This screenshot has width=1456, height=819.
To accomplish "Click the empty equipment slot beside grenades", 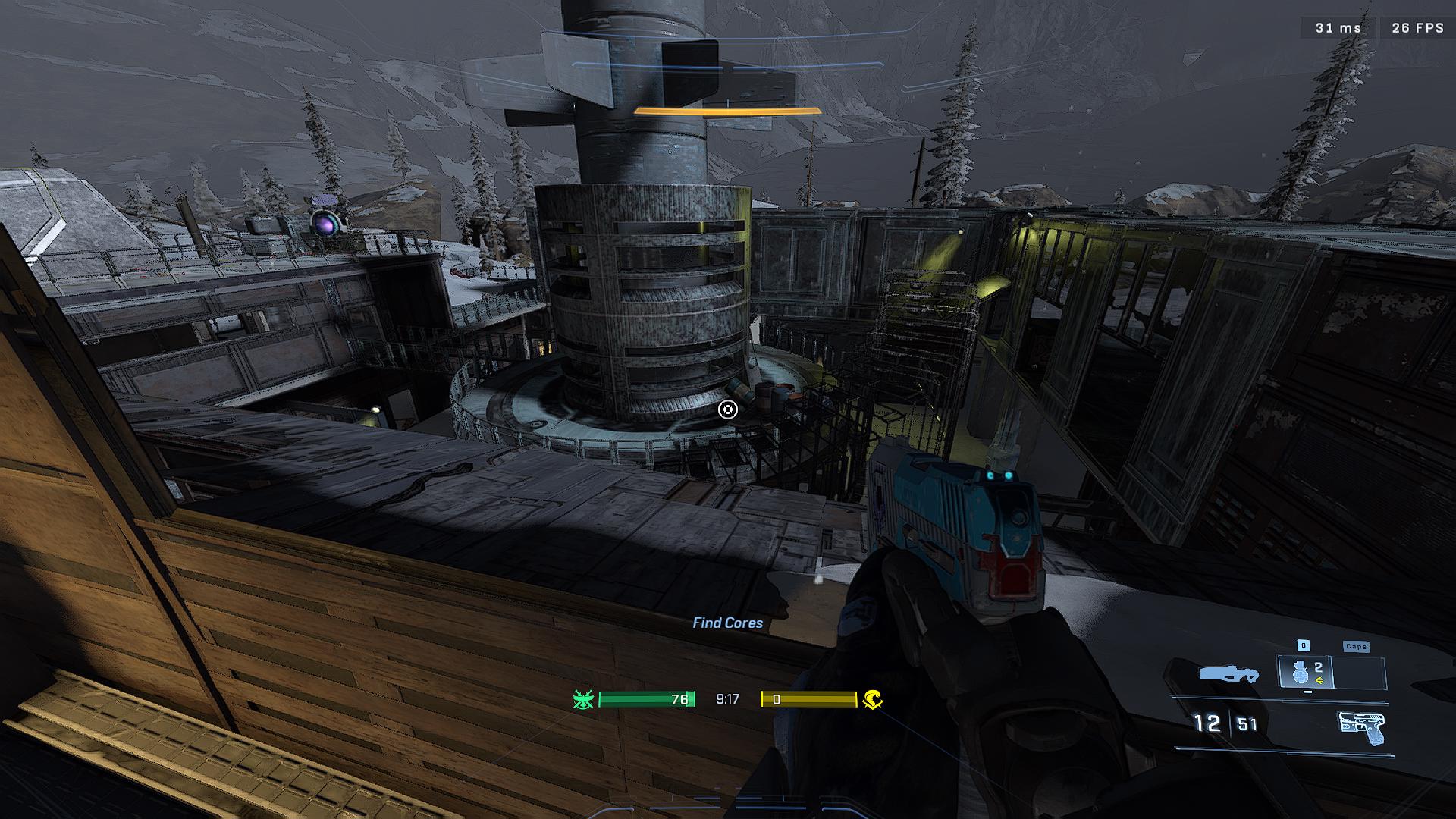I will (x=1360, y=673).
